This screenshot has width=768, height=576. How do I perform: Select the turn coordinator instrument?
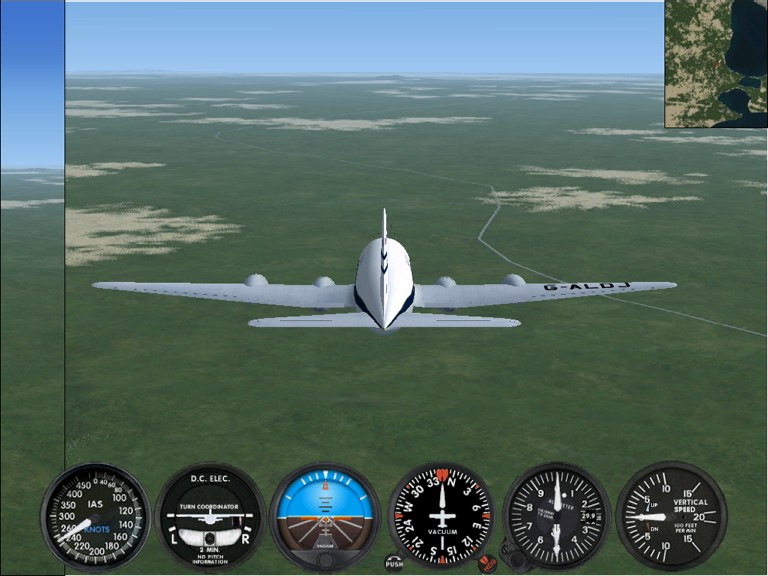pyautogui.click(x=210, y=516)
